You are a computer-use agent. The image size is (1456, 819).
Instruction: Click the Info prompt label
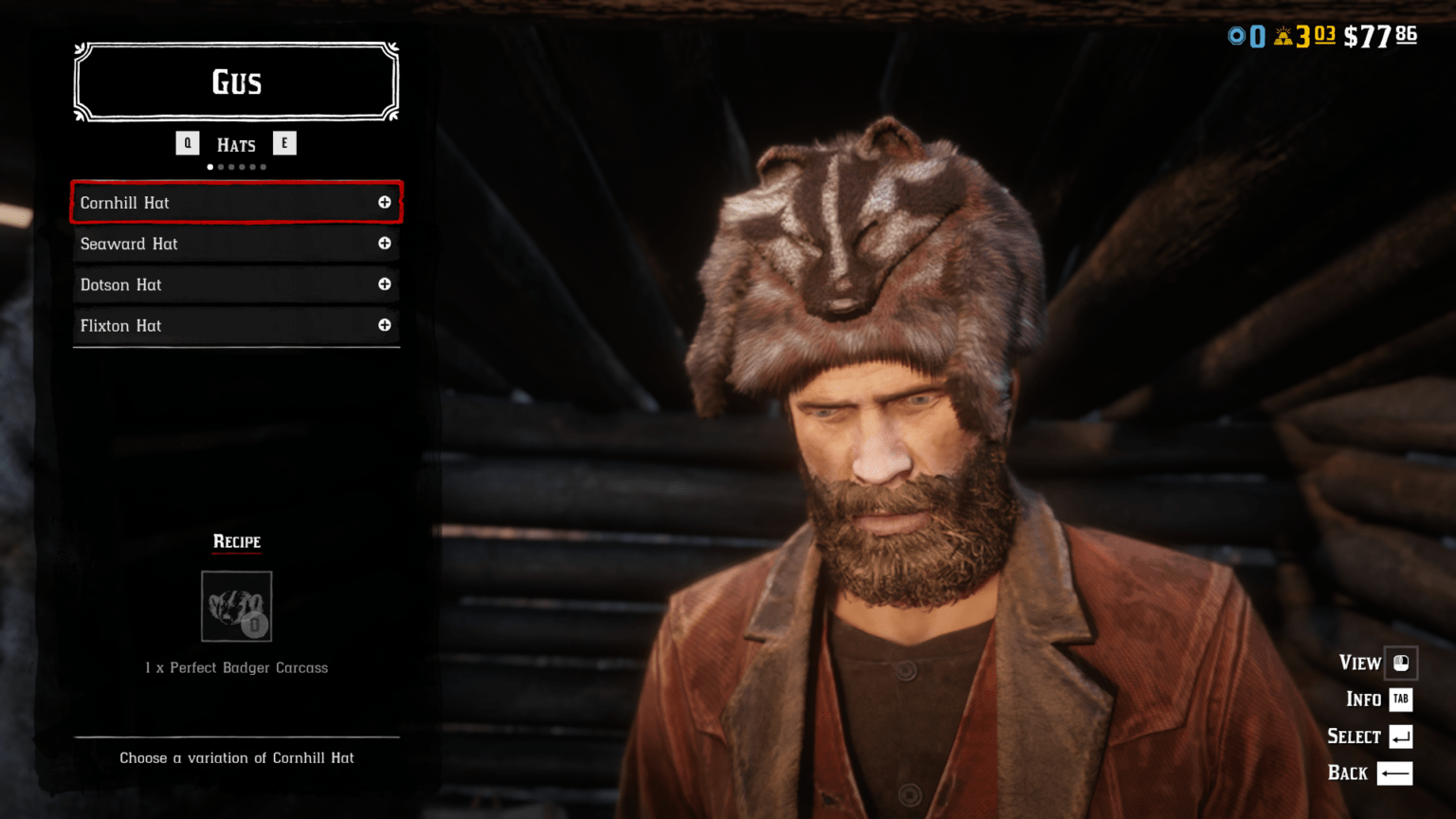pos(1362,700)
